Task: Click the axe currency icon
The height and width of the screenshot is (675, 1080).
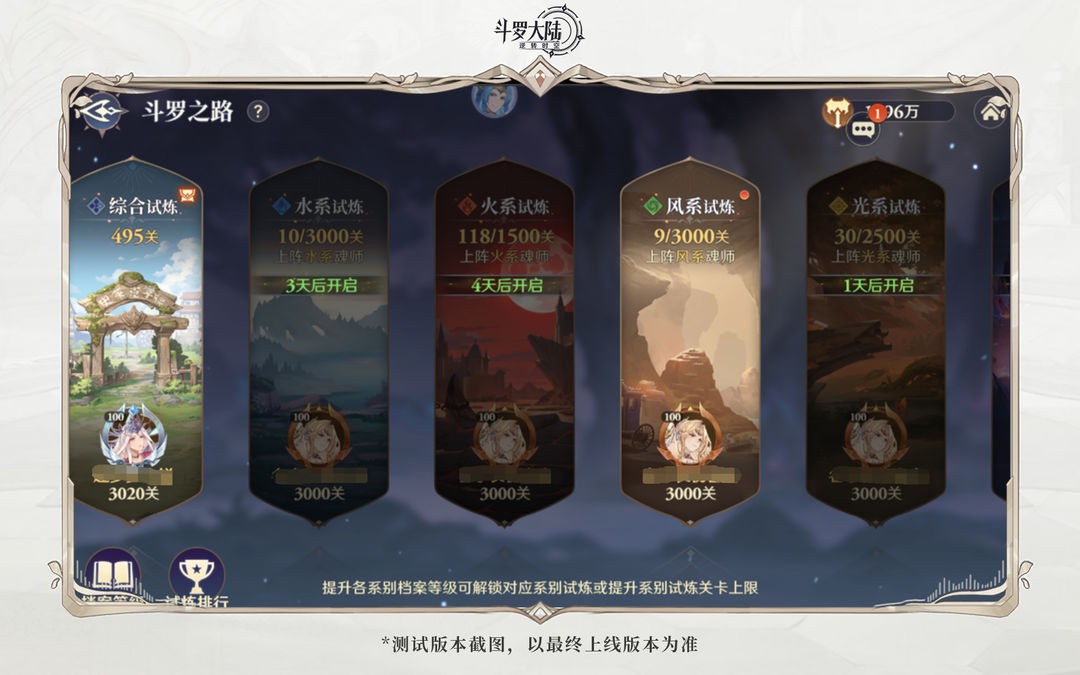Action: coord(836,111)
